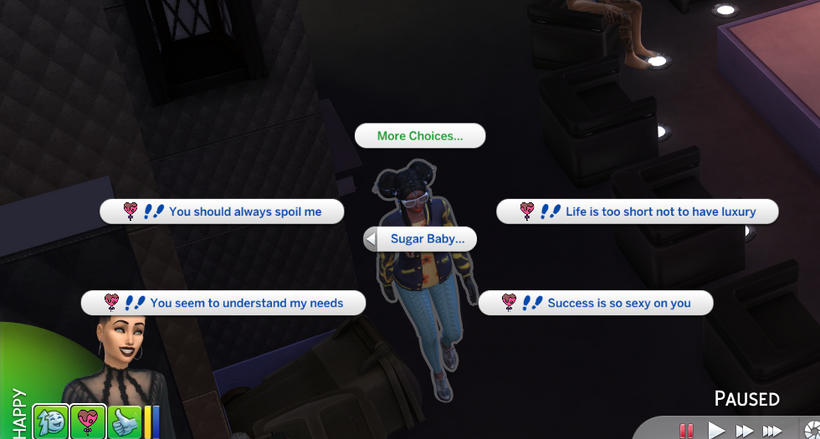Resume game at normal play speed
Image resolution: width=820 pixels, height=439 pixels.
click(x=716, y=430)
